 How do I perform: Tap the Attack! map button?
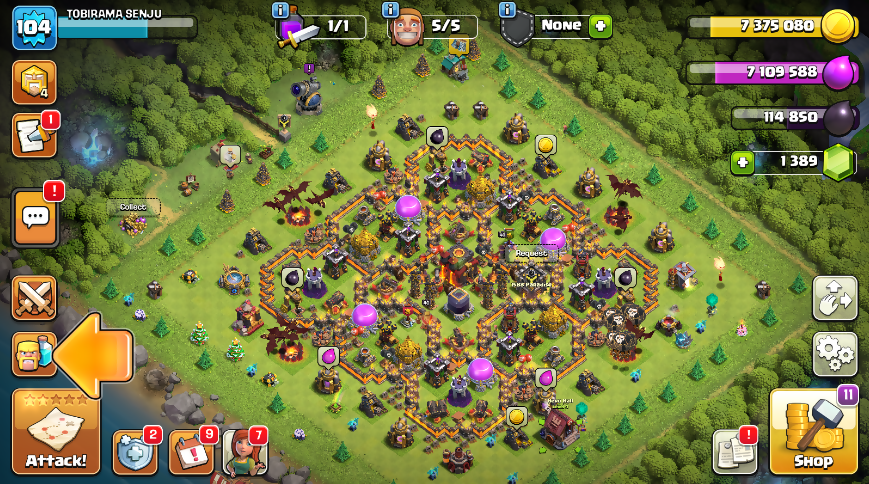[x=56, y=431]
